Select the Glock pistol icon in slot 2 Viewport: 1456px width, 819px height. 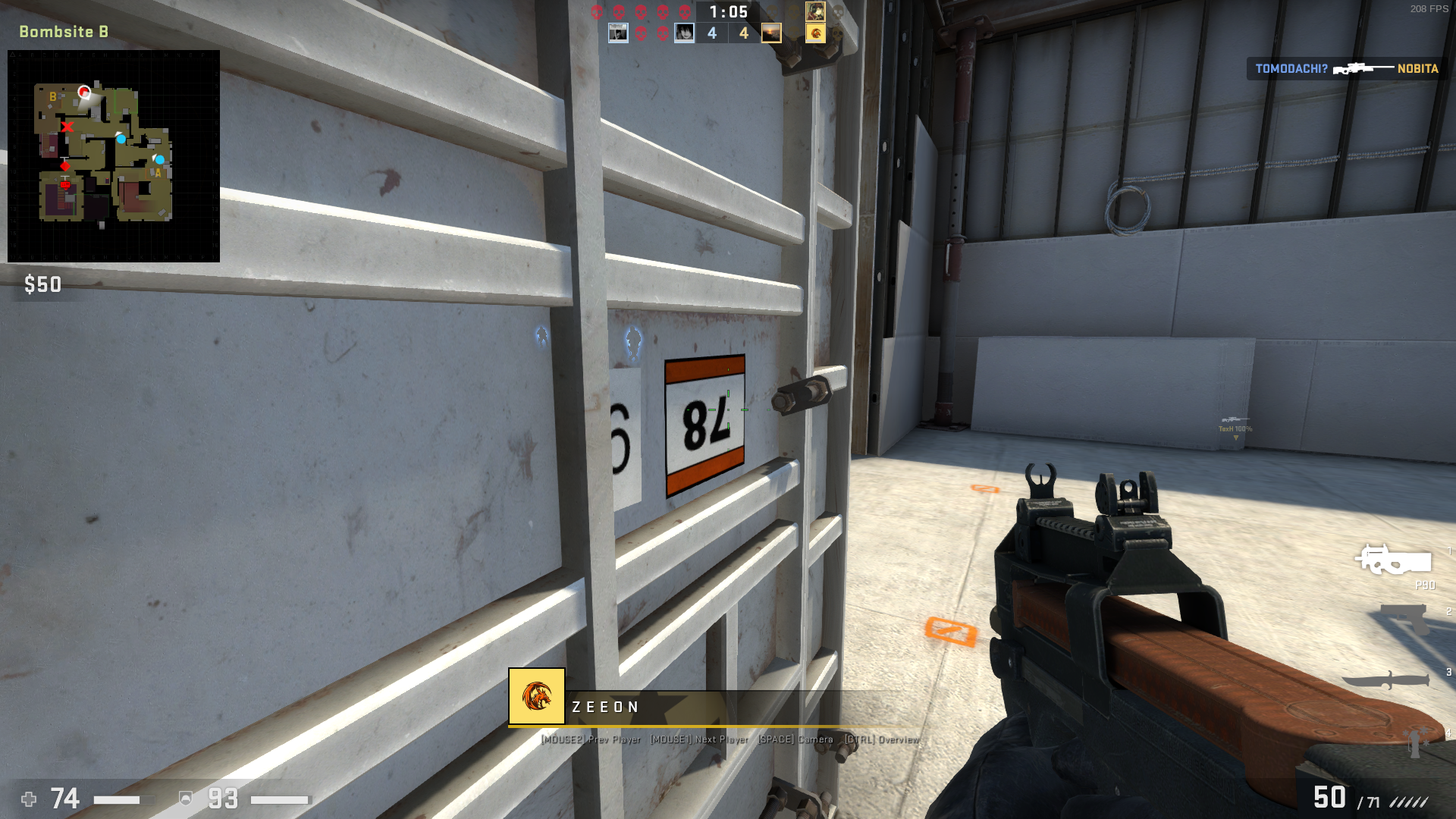pos(1405,620)
